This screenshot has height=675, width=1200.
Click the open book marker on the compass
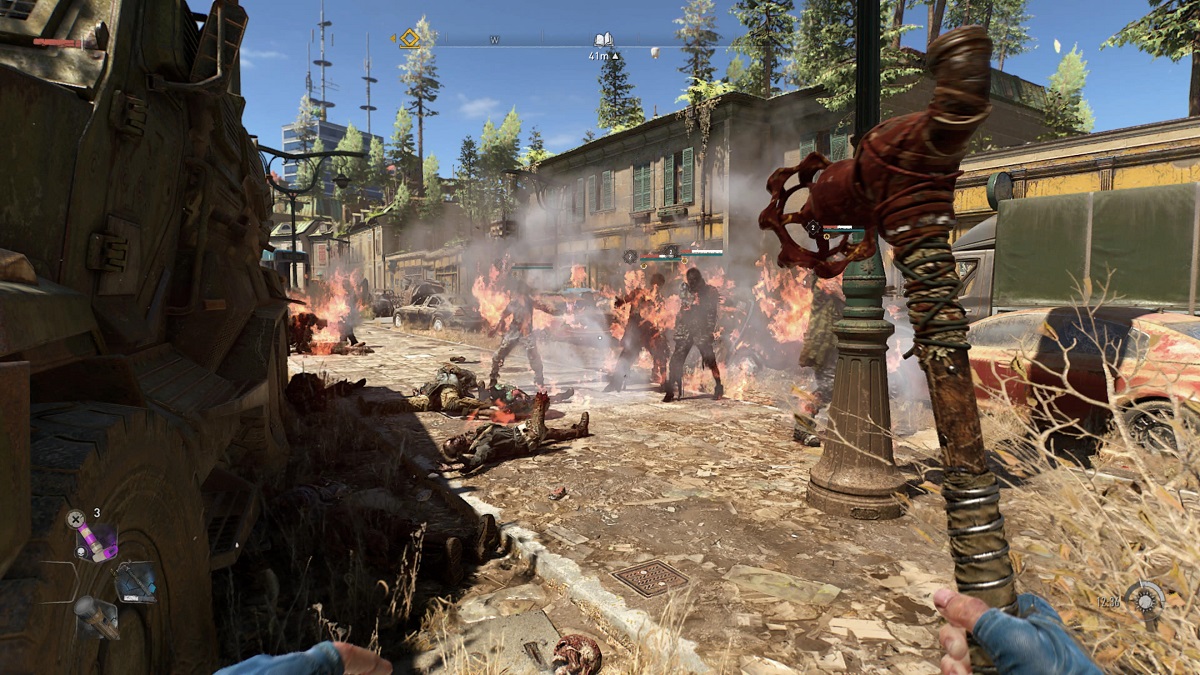(603, 40)
